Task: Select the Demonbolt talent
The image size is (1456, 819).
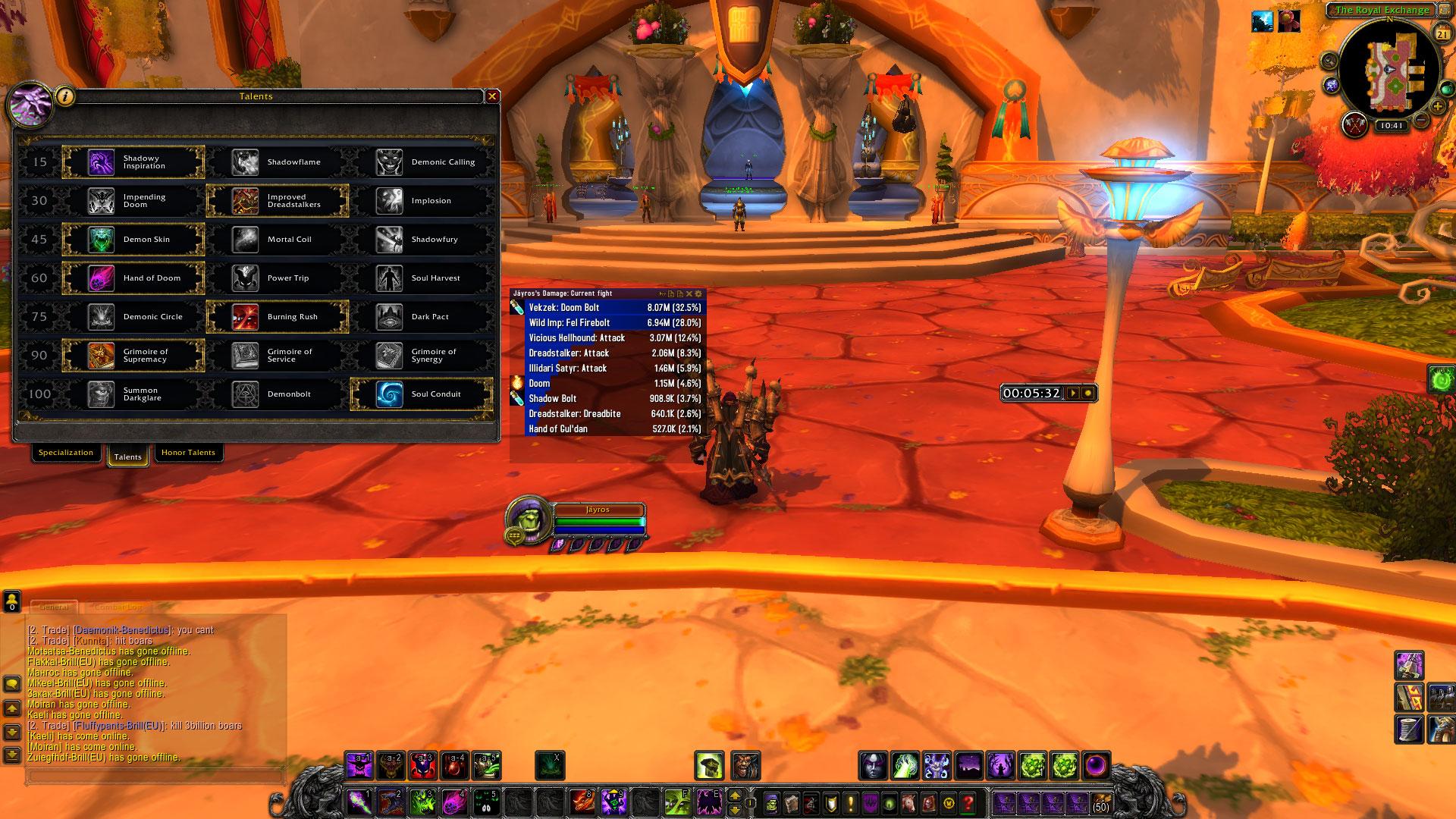Action: coord(277,394)
